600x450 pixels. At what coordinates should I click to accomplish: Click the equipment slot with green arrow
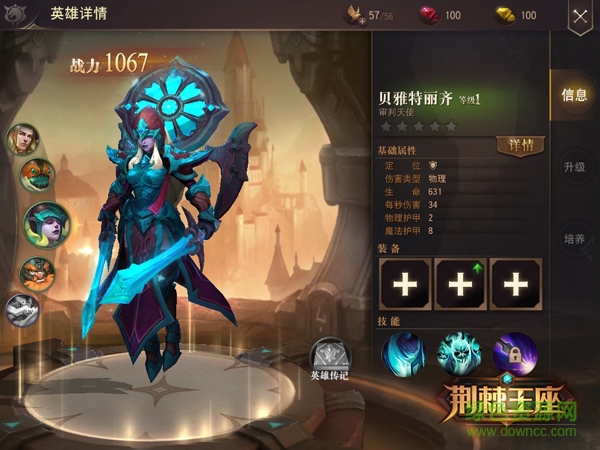[460, 284]
